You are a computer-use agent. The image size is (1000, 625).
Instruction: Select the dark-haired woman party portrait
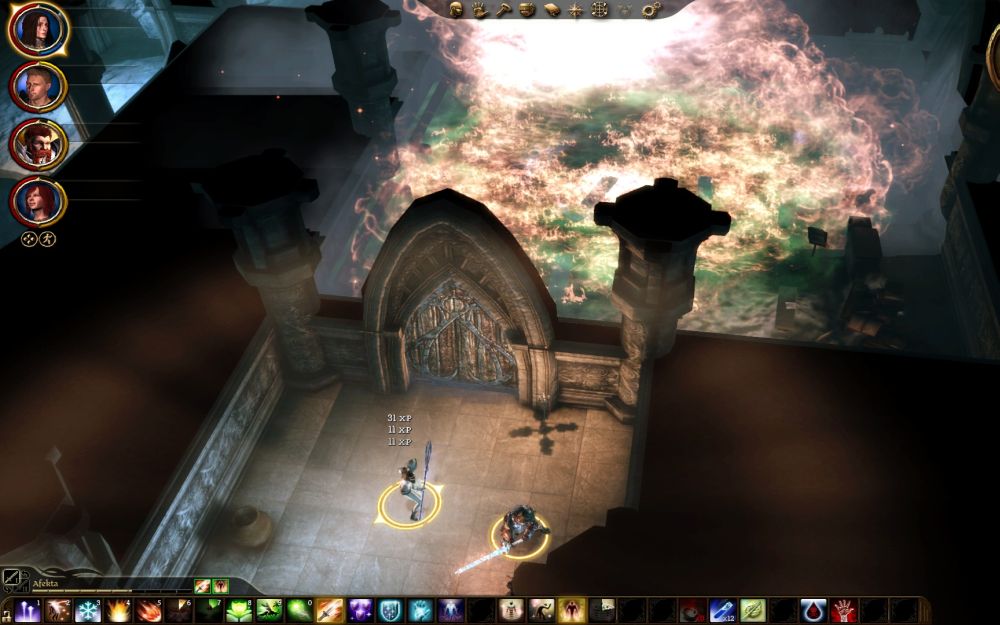click(x=38, y=29)
